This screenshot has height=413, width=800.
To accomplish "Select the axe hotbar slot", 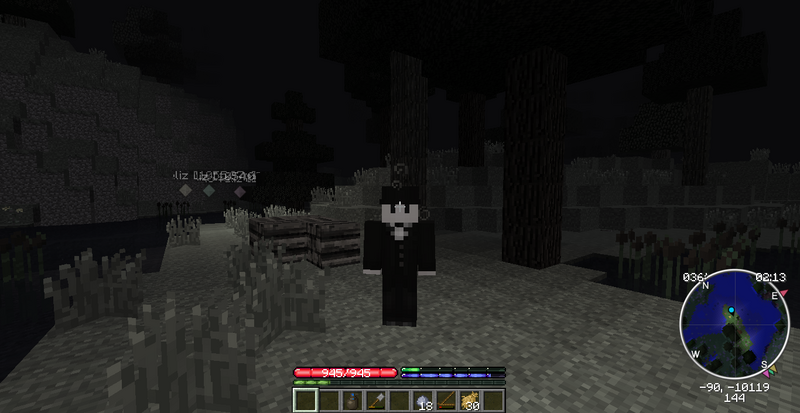I will tap(376, 401).
